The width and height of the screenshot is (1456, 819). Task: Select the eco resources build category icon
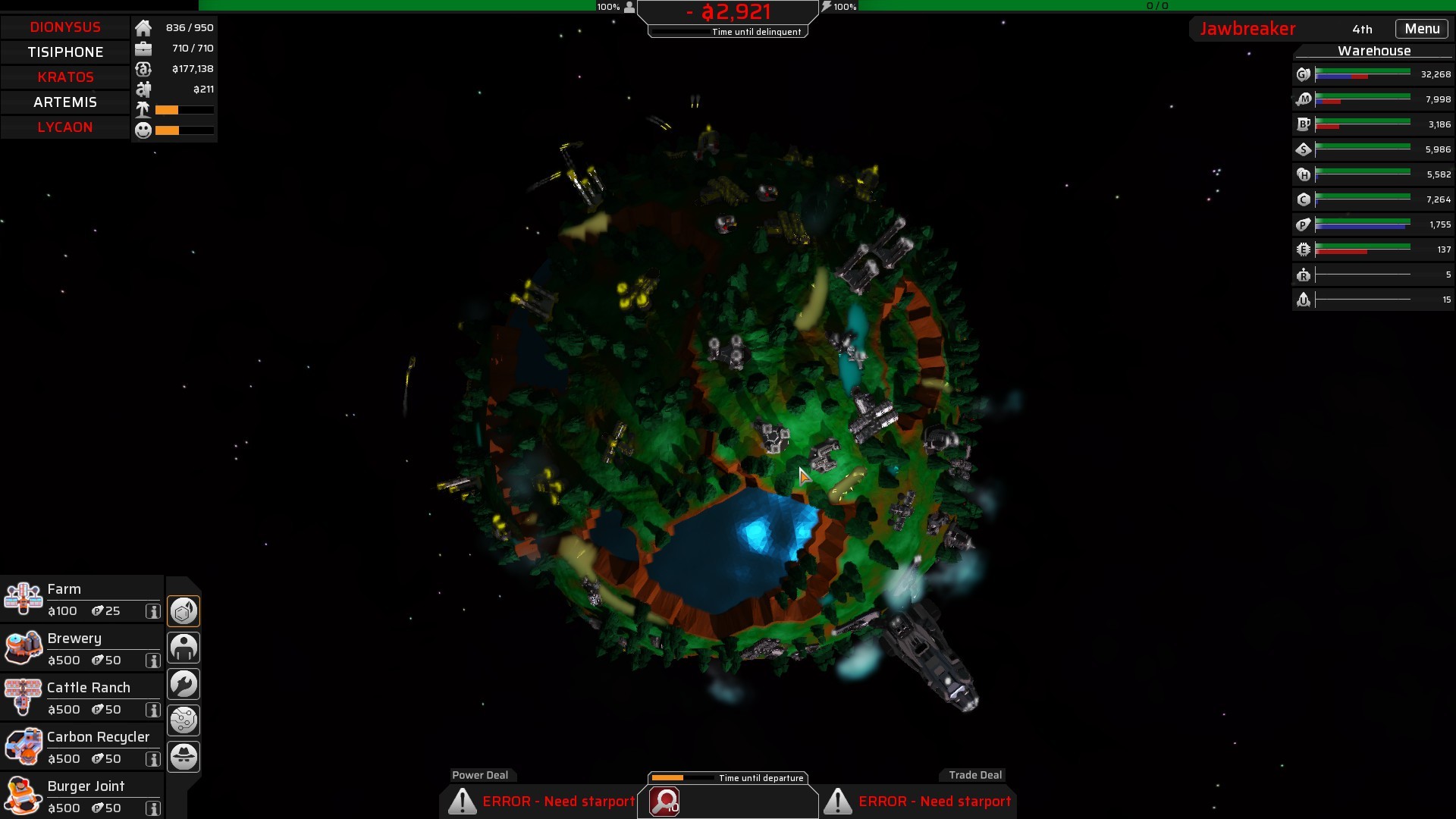tap(184, 610)
